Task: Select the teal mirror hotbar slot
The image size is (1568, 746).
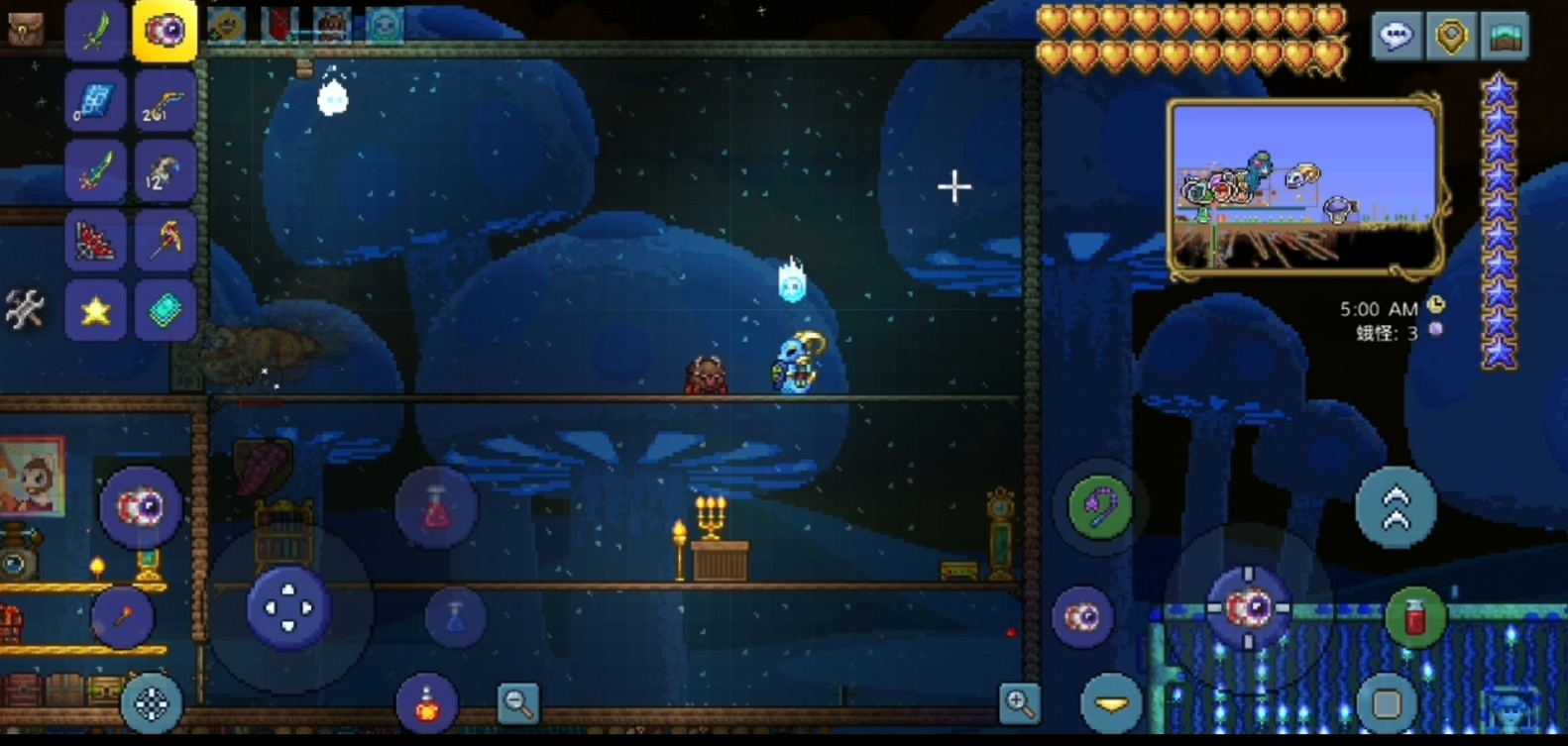Action: 165,311
